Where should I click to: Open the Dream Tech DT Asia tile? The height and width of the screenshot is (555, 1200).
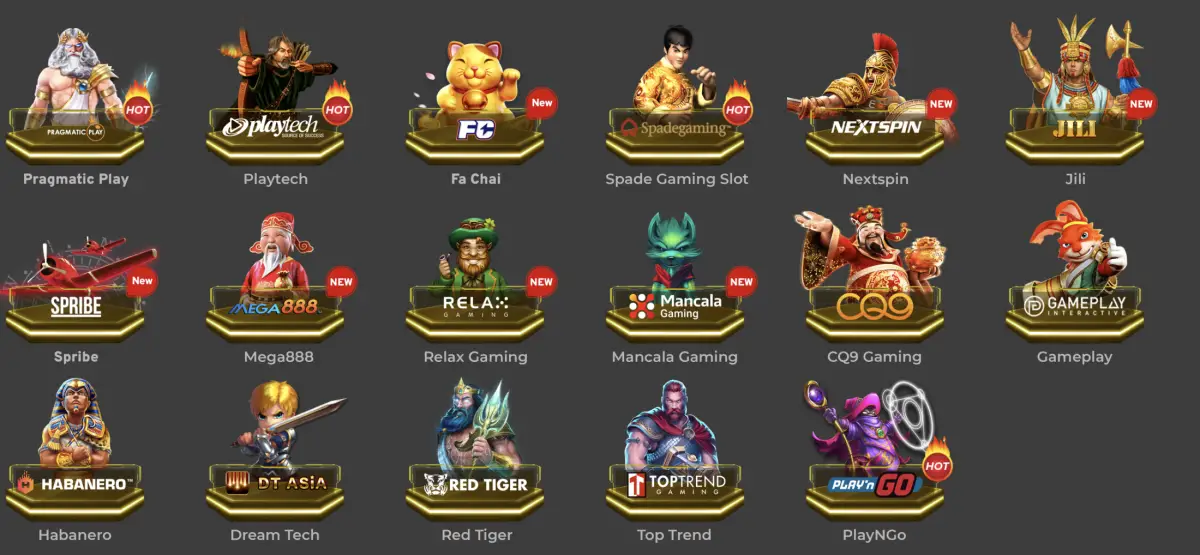[x=276, y=462]
